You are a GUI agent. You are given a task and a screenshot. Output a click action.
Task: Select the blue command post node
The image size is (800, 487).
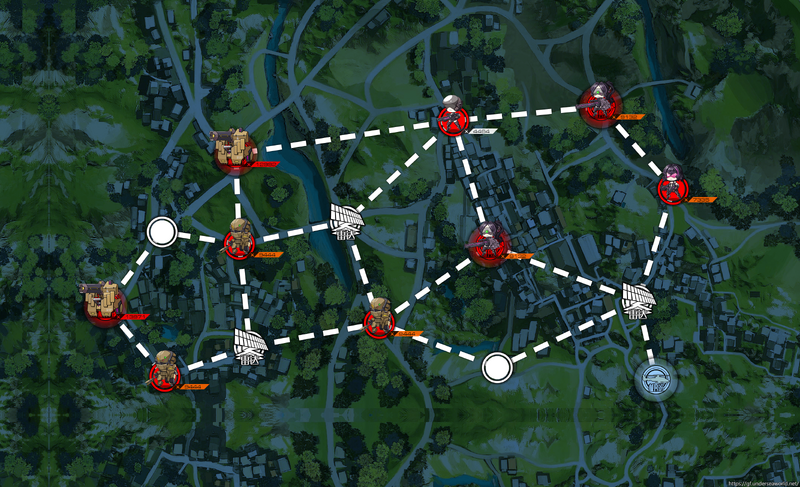pos(656,379)
